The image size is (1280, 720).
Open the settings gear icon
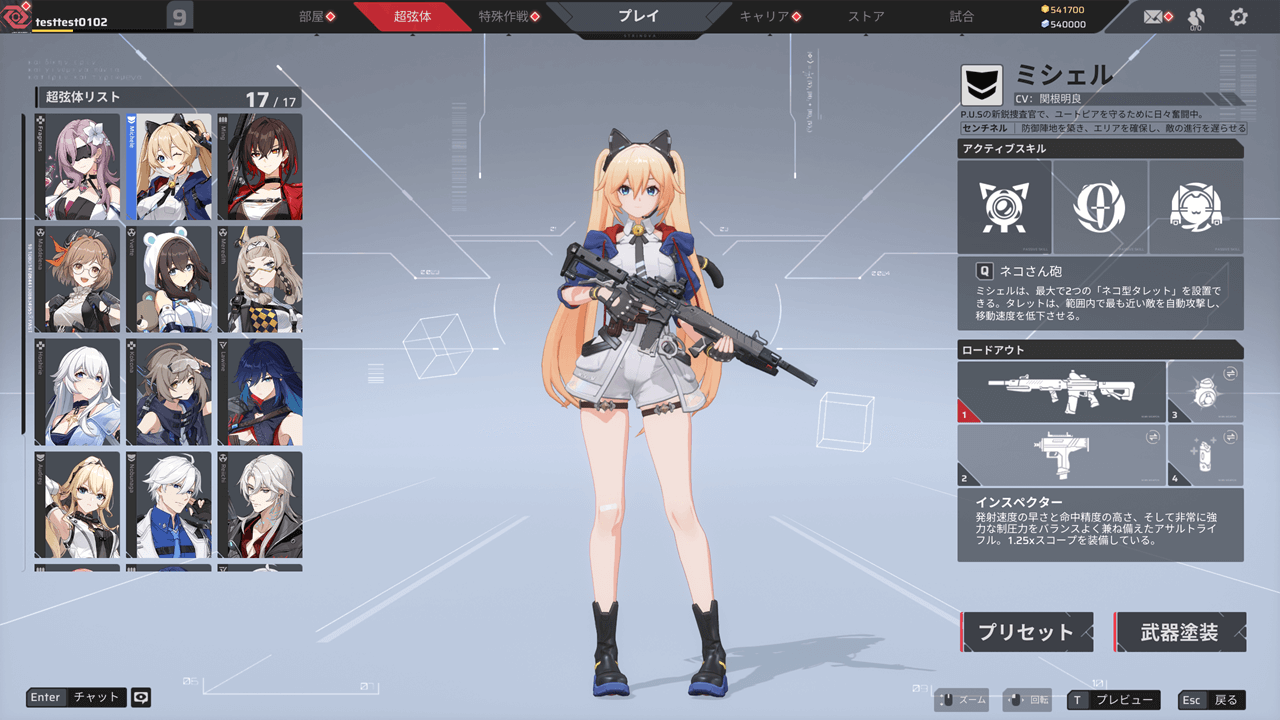point(1238,17)
